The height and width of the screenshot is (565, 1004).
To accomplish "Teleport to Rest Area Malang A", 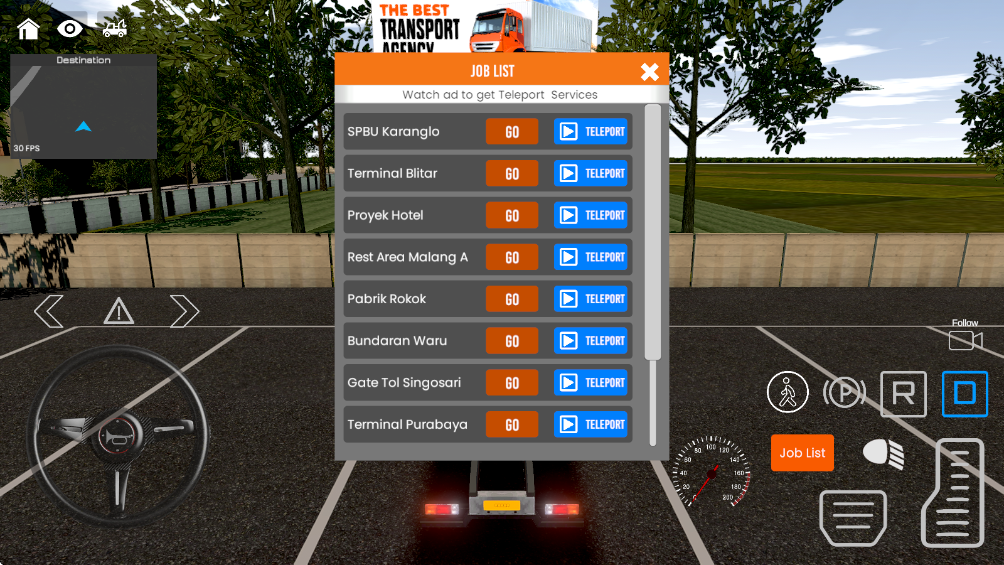I will click(x=591, y=257).
